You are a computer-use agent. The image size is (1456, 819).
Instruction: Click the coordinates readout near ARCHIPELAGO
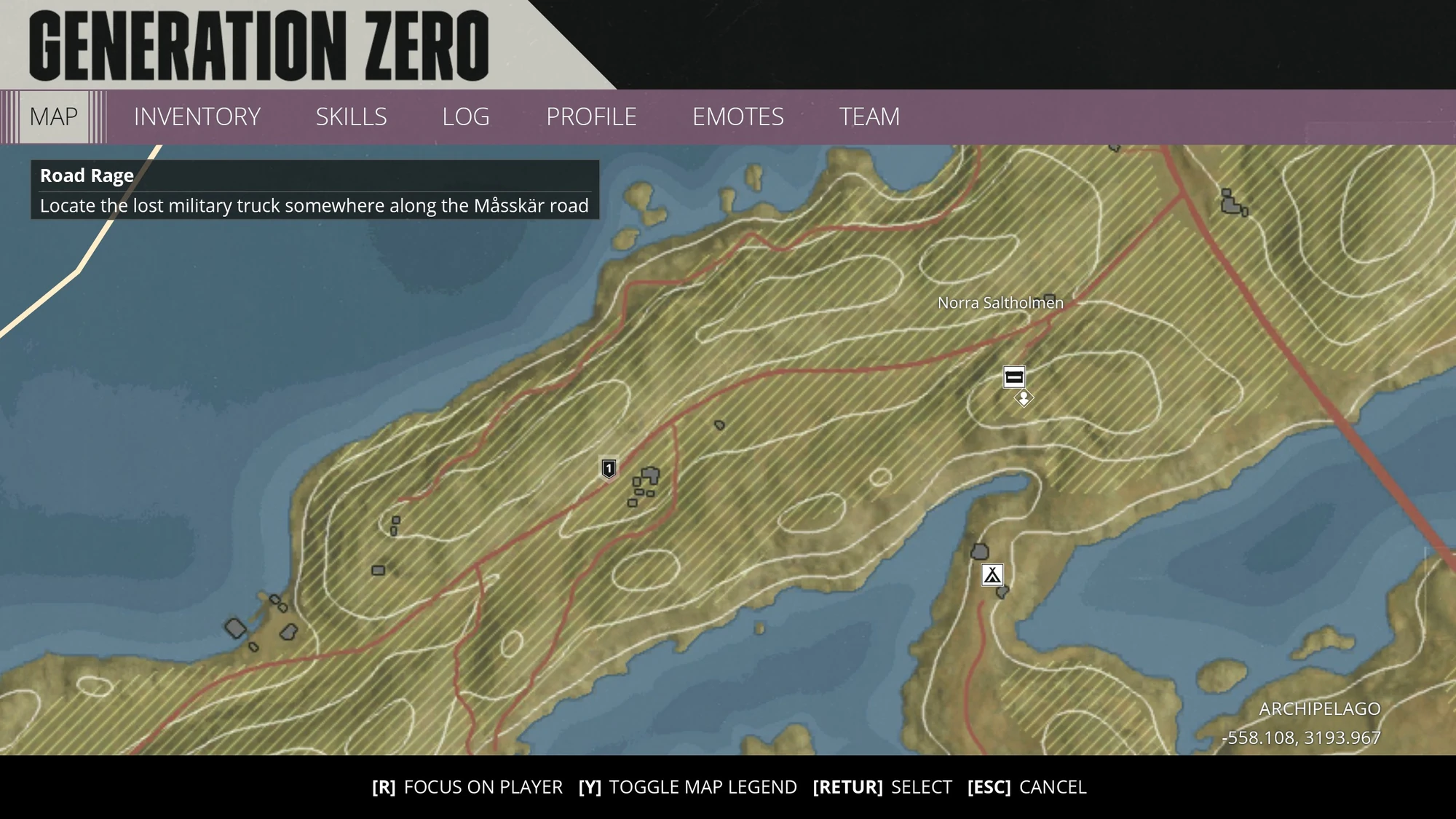click(x=1302, y=737)
